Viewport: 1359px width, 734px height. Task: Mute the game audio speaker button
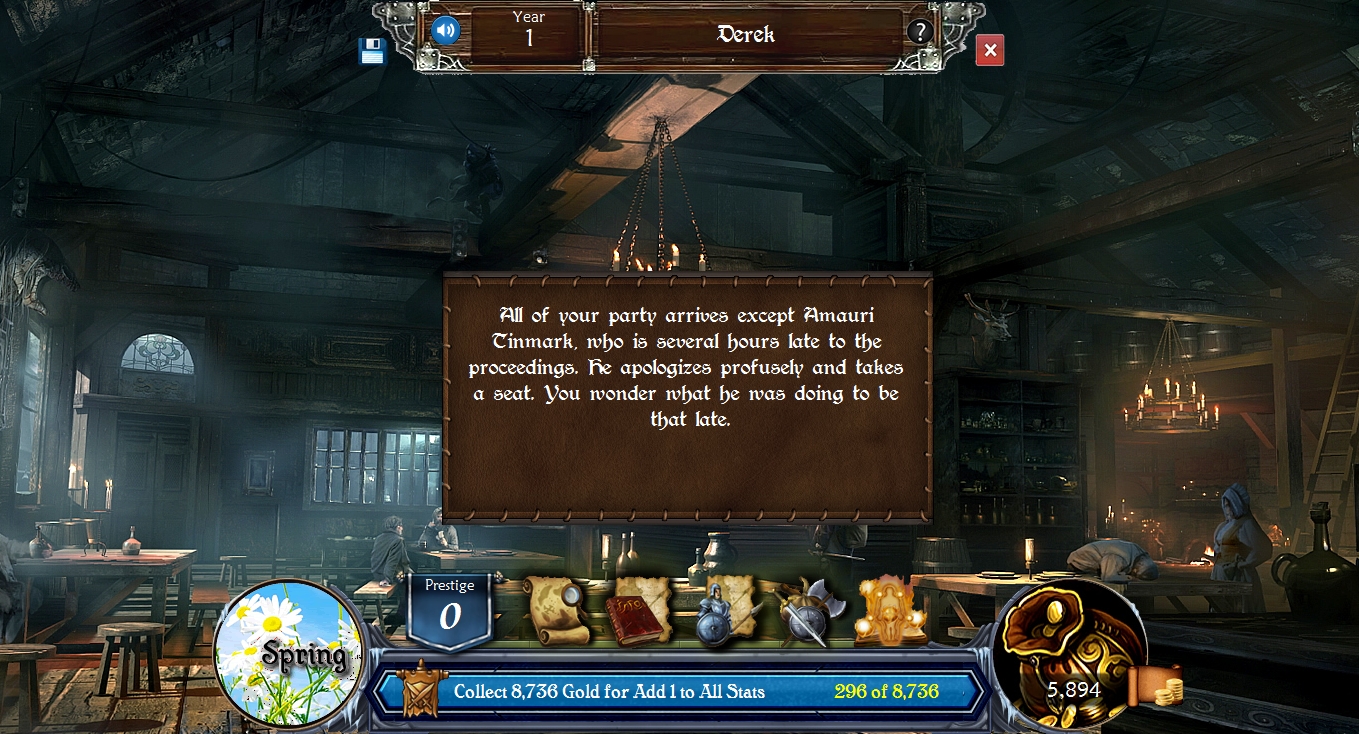(444, 28)
